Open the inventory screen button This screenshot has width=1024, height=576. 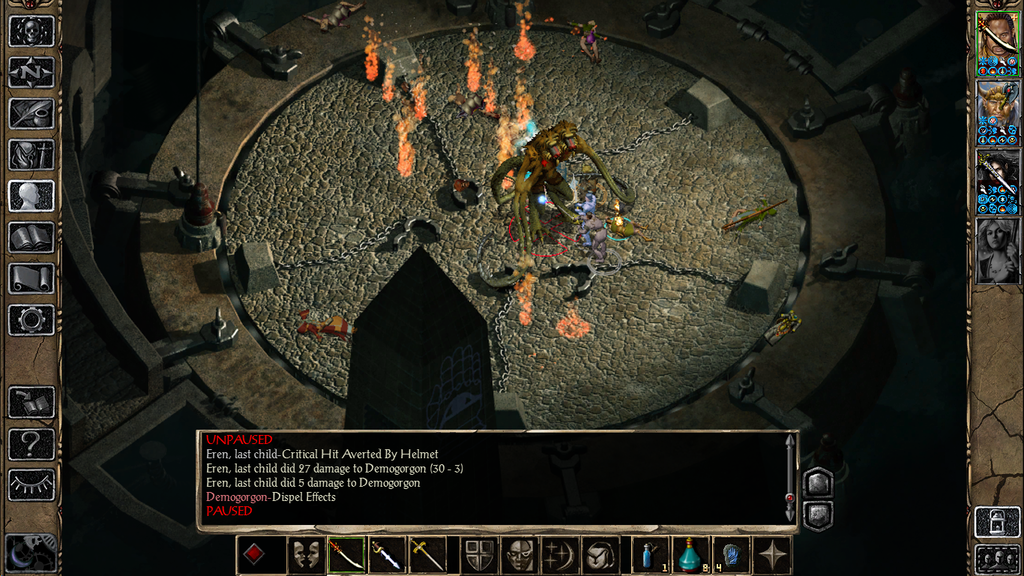31,154
